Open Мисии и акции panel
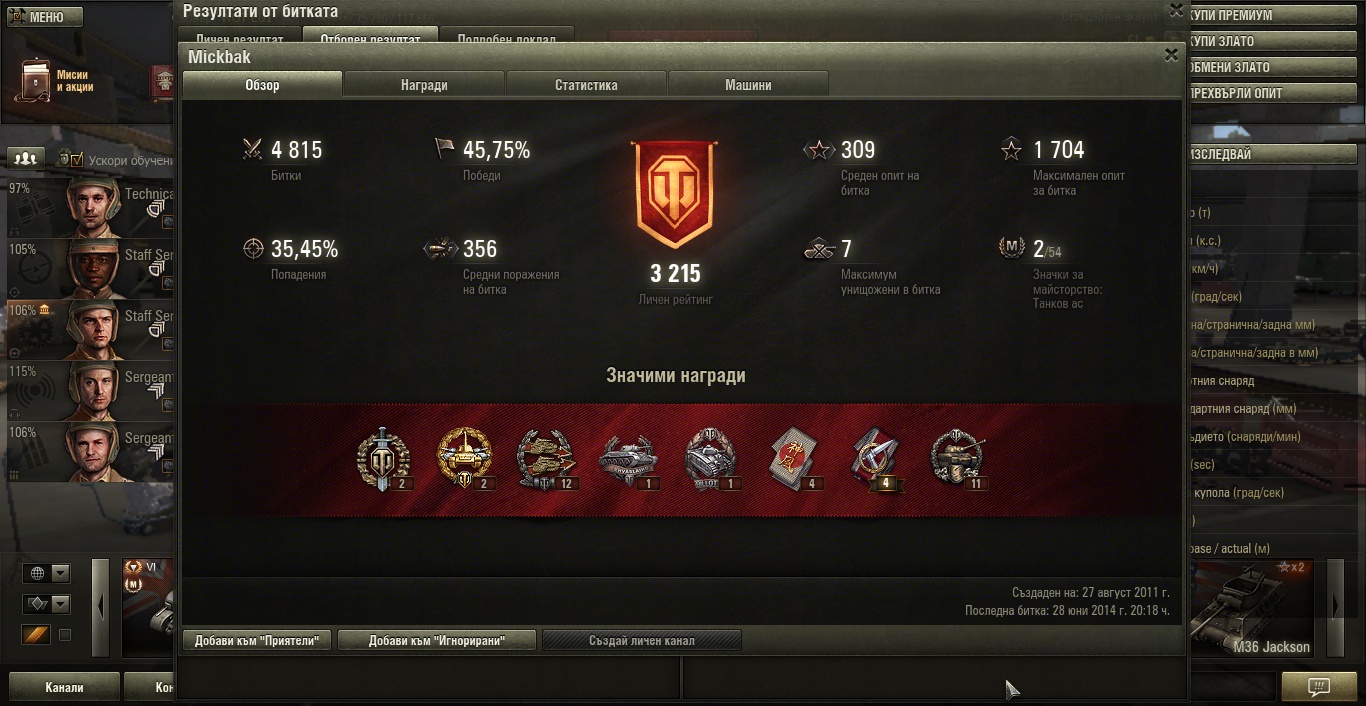 (60, 81)
